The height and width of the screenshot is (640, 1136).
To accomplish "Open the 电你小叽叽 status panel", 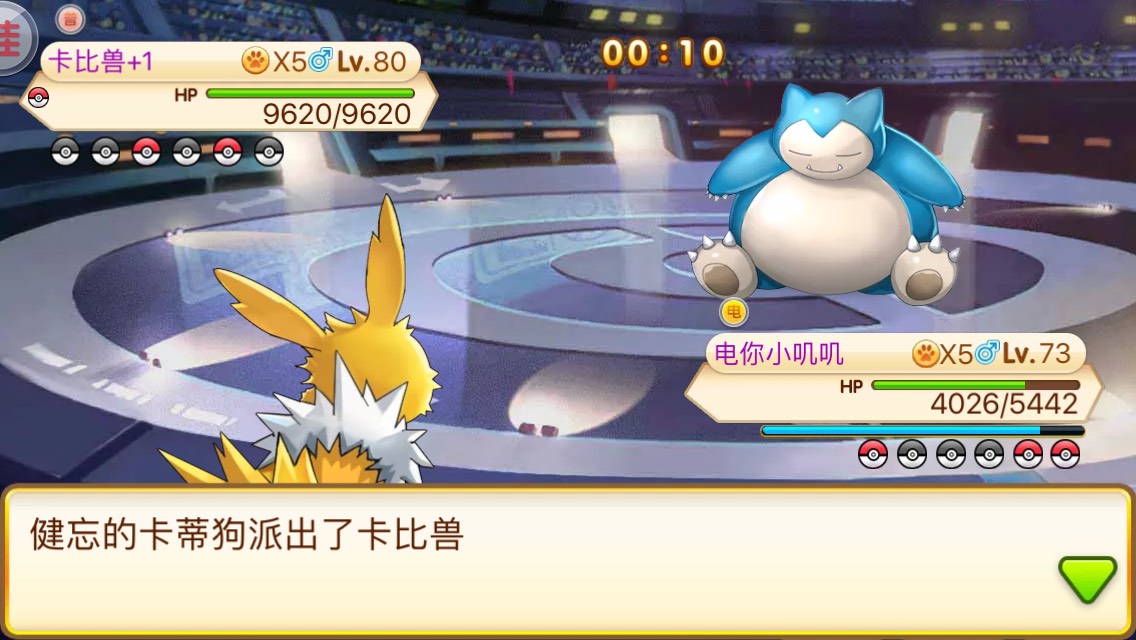I will tap(893, 378).
